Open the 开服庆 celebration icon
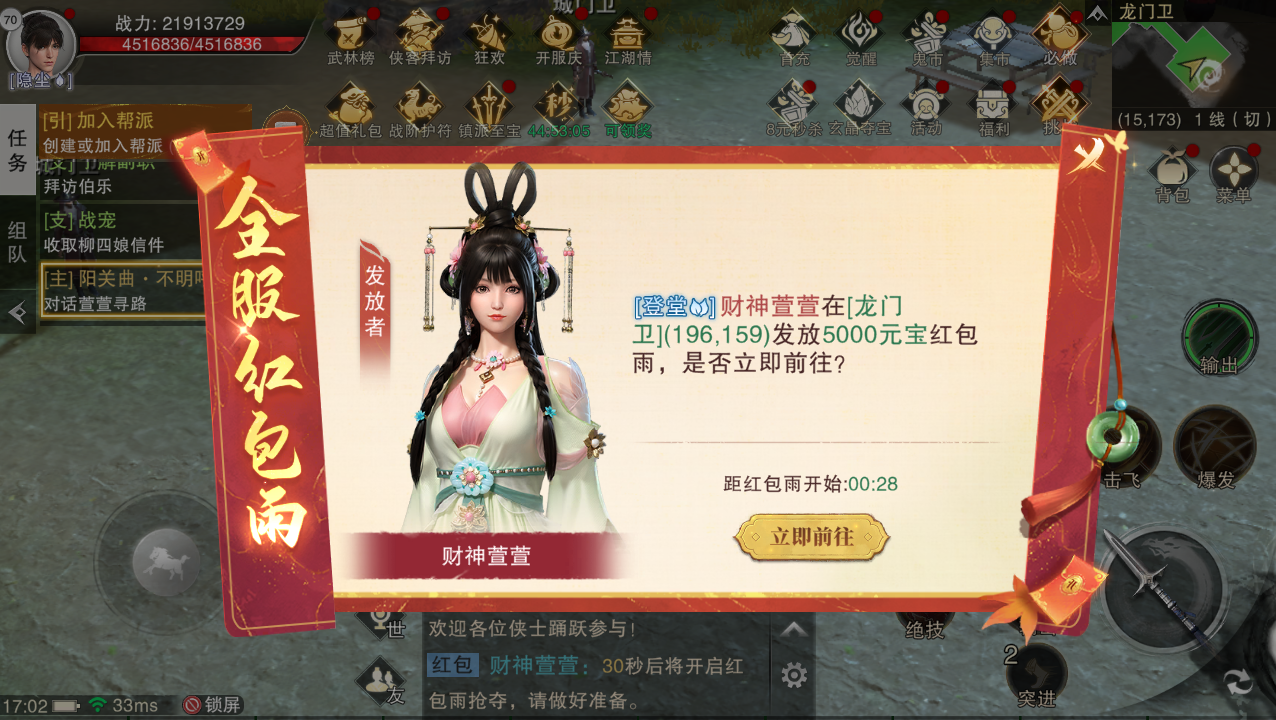1276x720 pixels. (x=558, y=36)
